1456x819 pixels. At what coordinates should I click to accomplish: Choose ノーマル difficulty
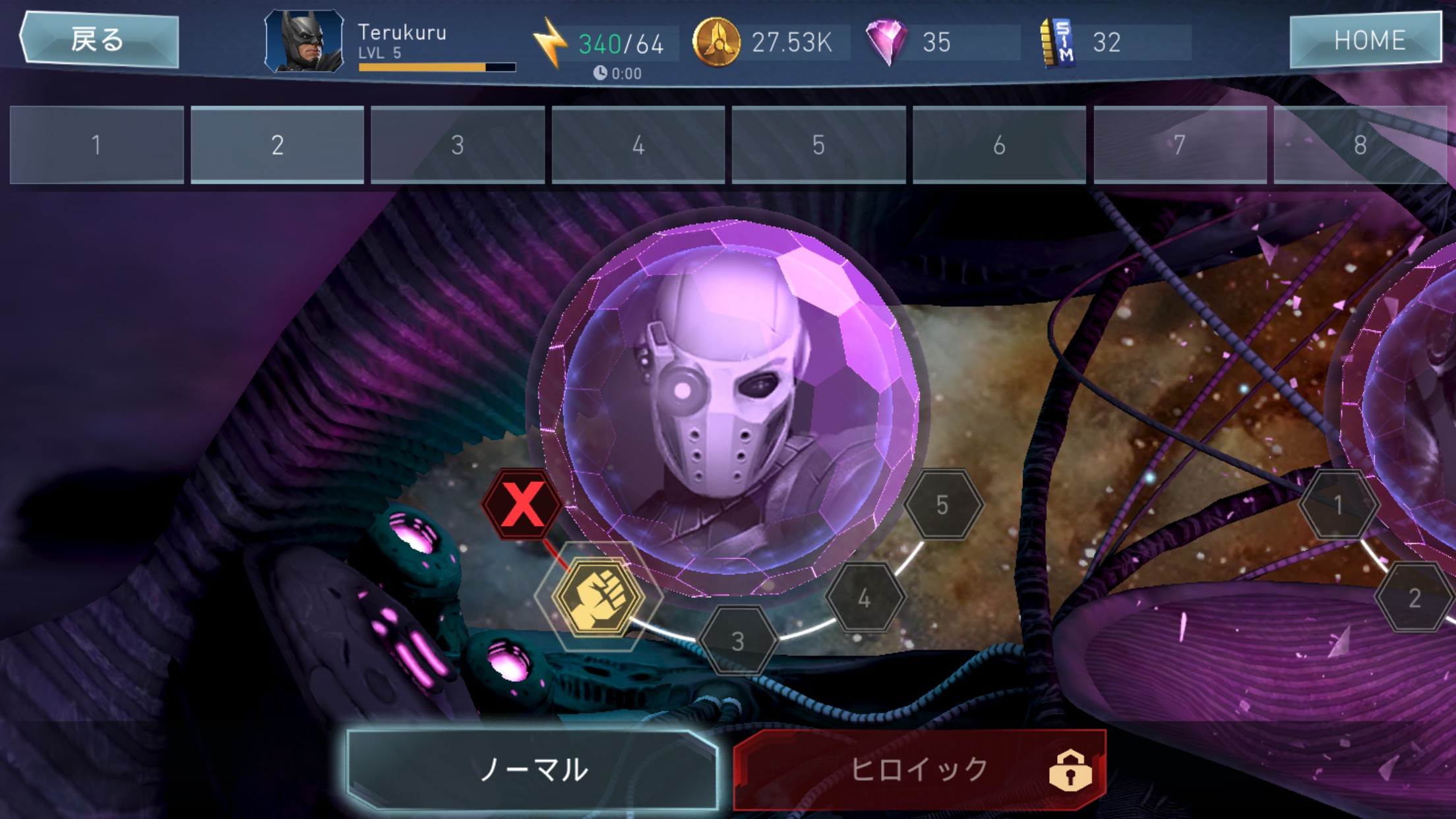pyautogui.click(x=533, y=770)
